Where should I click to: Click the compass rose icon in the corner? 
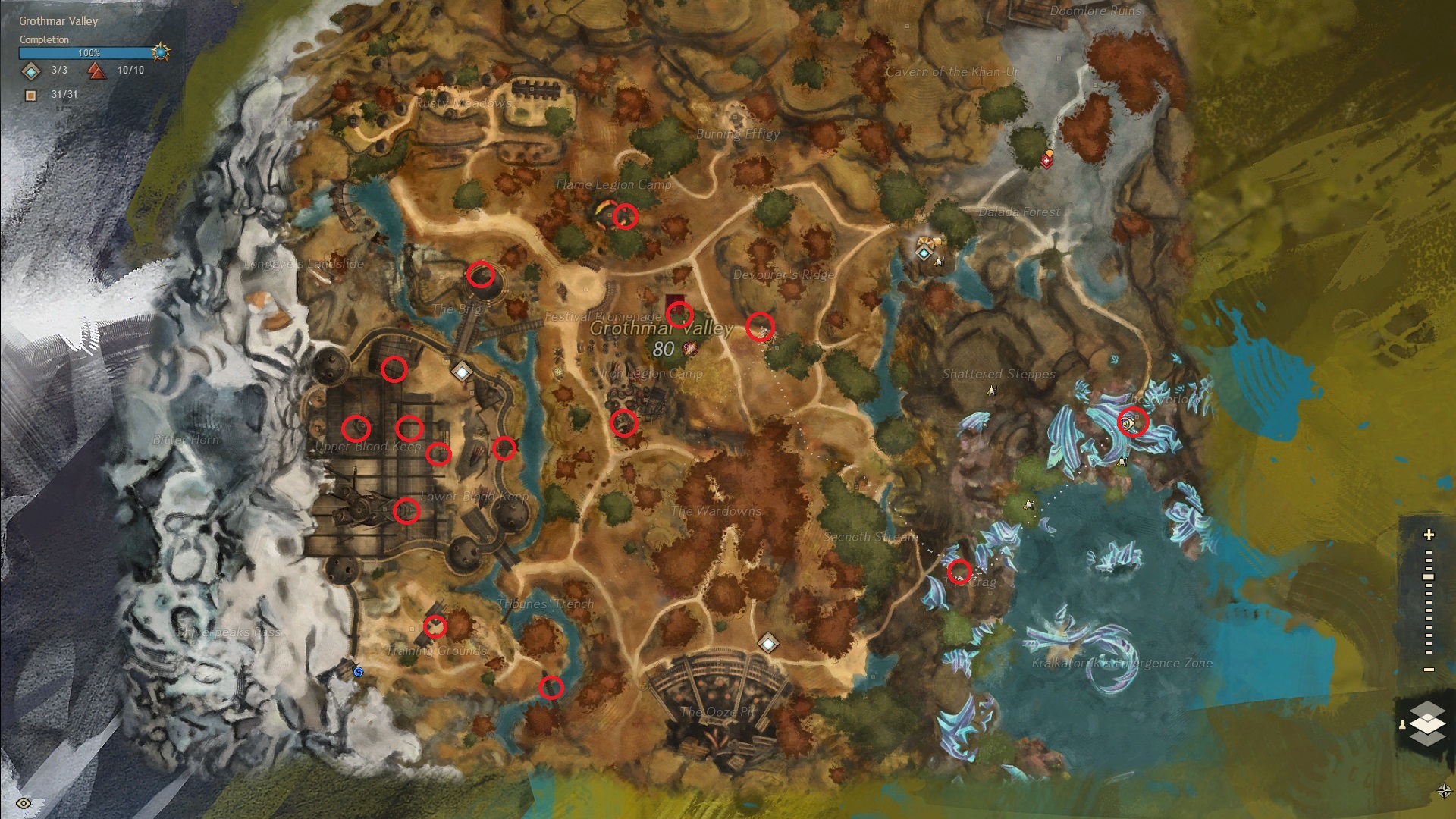point(1444,792)
